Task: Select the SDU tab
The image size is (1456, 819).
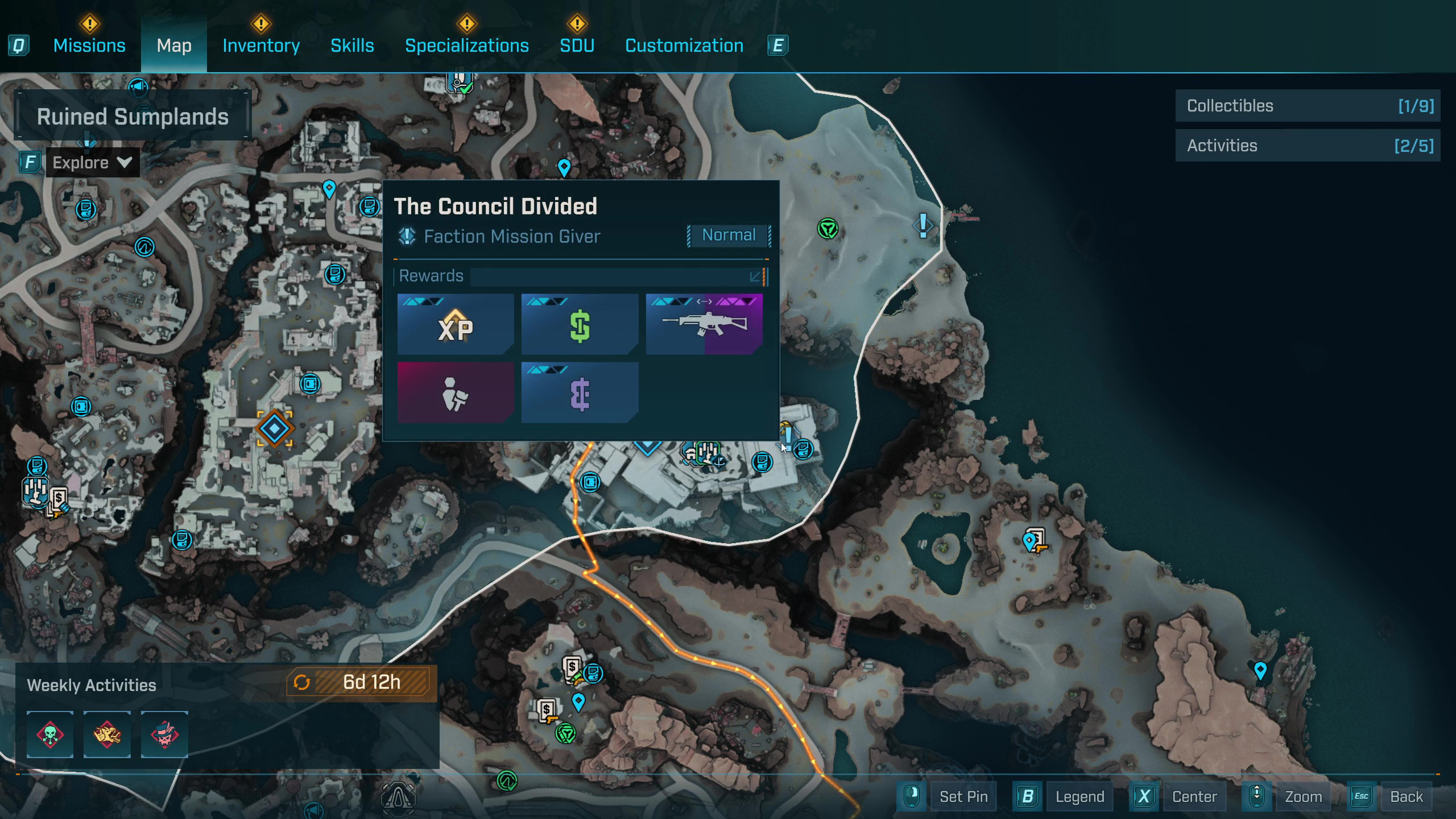Action: pyautogui.click(x=577, y=45)
